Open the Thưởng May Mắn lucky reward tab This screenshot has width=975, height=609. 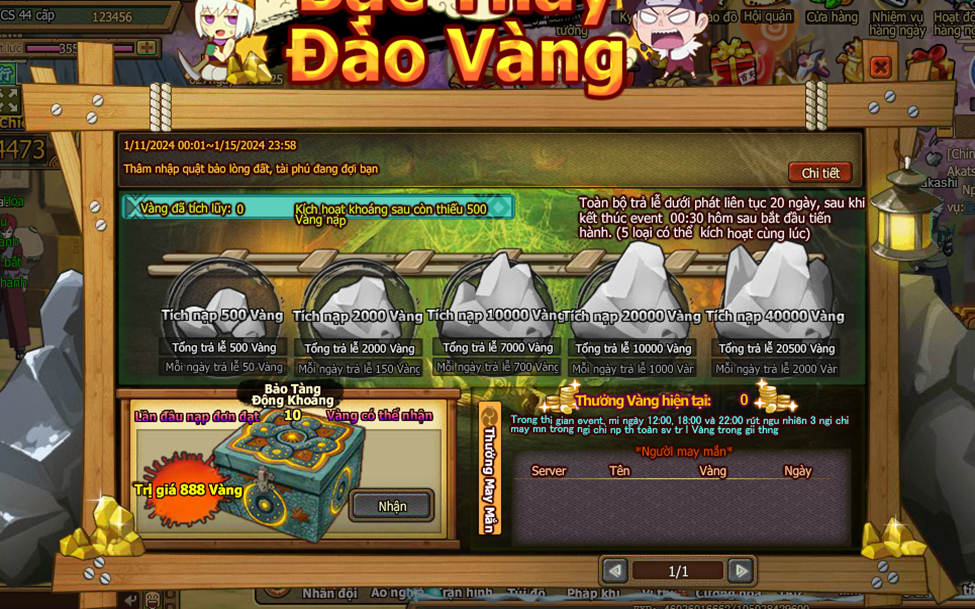tap(490, 468)
